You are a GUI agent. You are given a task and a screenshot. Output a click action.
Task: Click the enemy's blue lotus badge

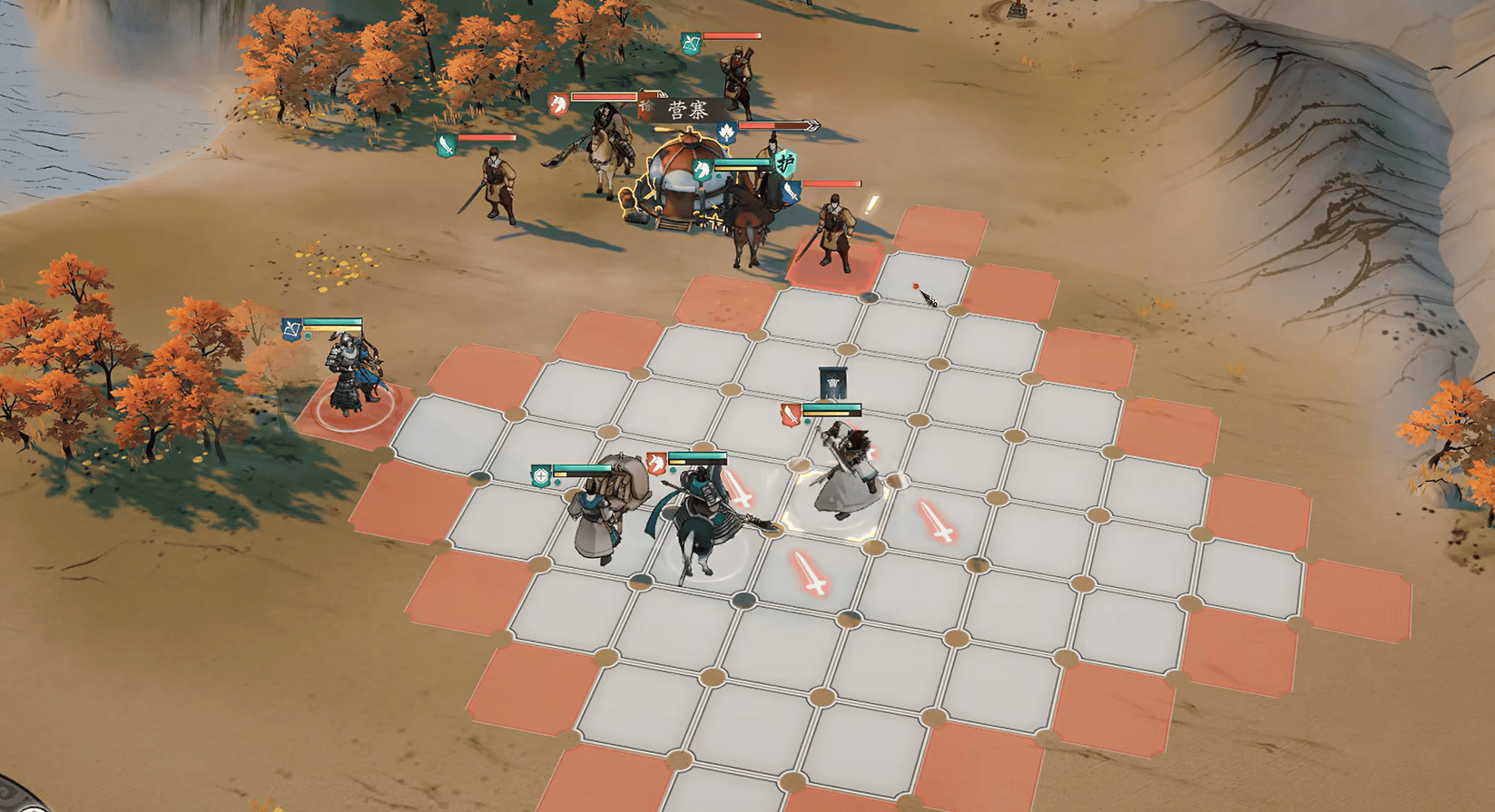727,134
